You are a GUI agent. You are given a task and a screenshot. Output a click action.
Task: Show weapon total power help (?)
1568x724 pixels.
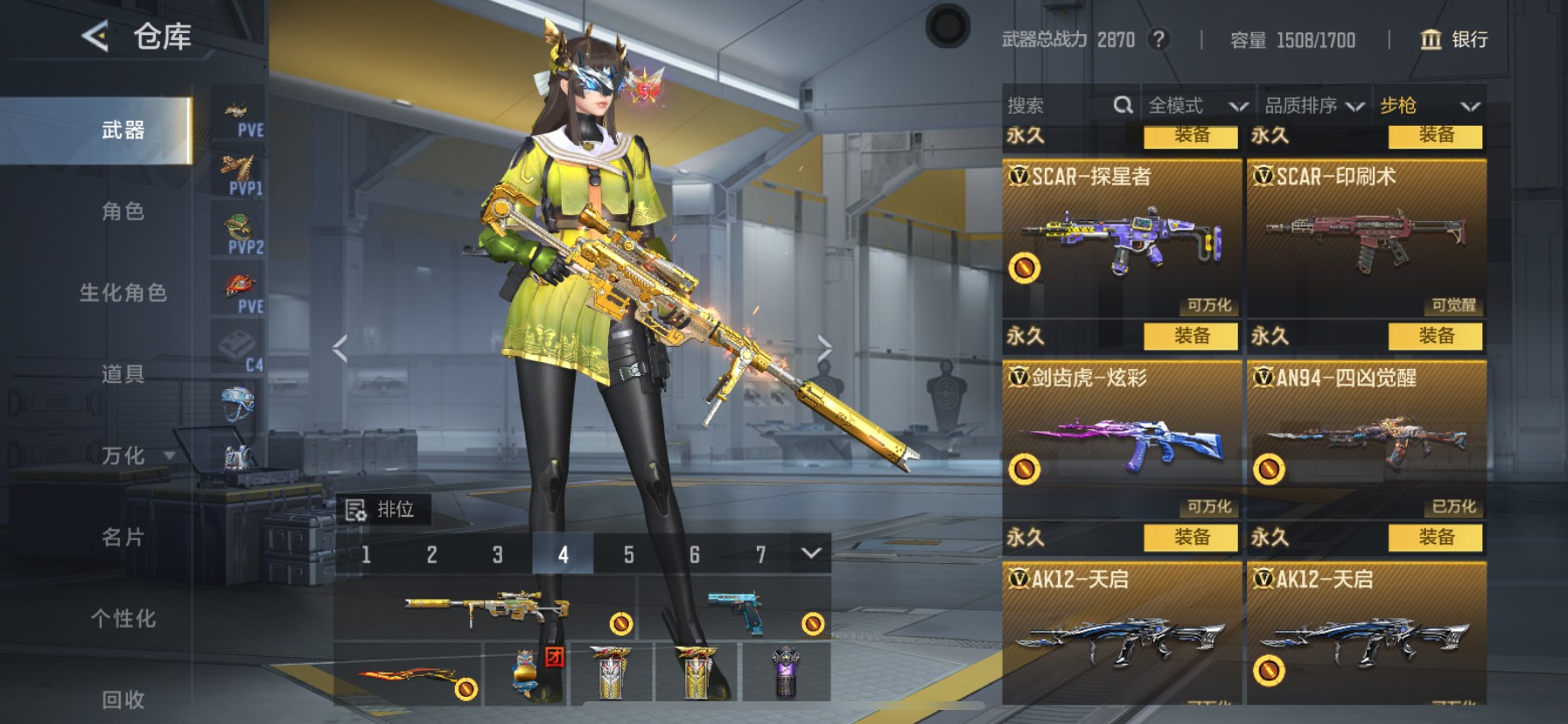(x=1158, y=39)
